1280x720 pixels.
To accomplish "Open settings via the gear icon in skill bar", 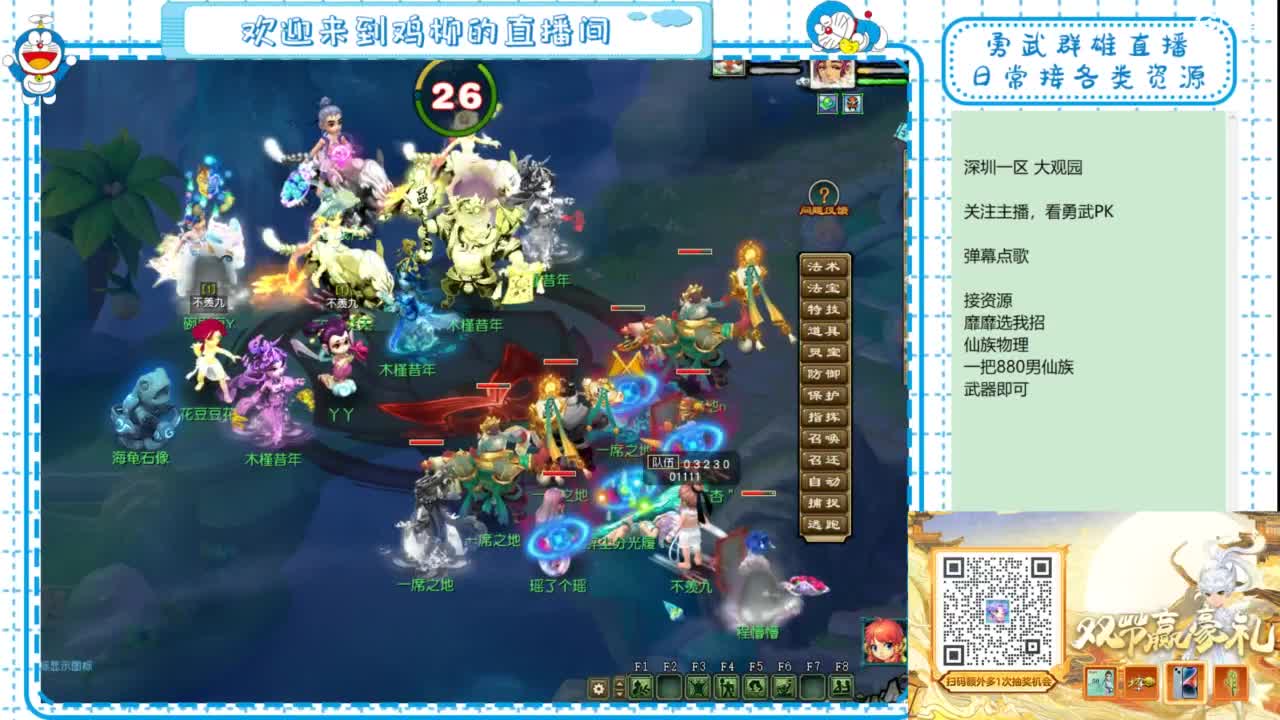I will (597, 688).
